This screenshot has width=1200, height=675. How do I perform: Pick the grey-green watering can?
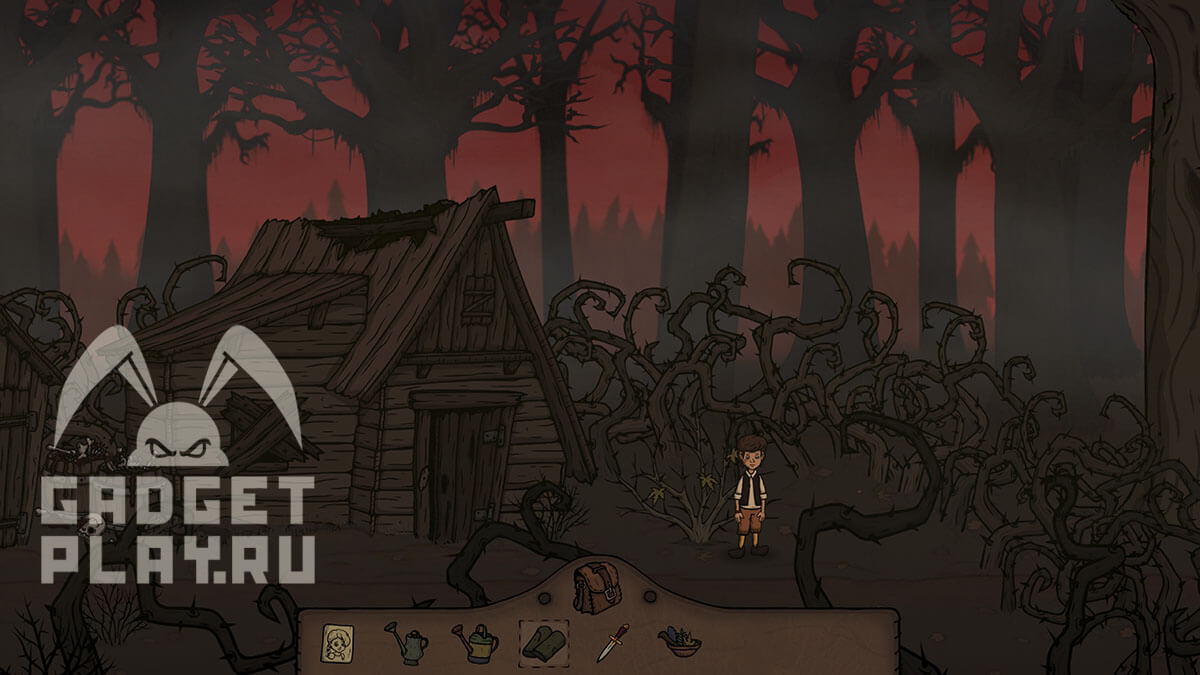(407, 643)
